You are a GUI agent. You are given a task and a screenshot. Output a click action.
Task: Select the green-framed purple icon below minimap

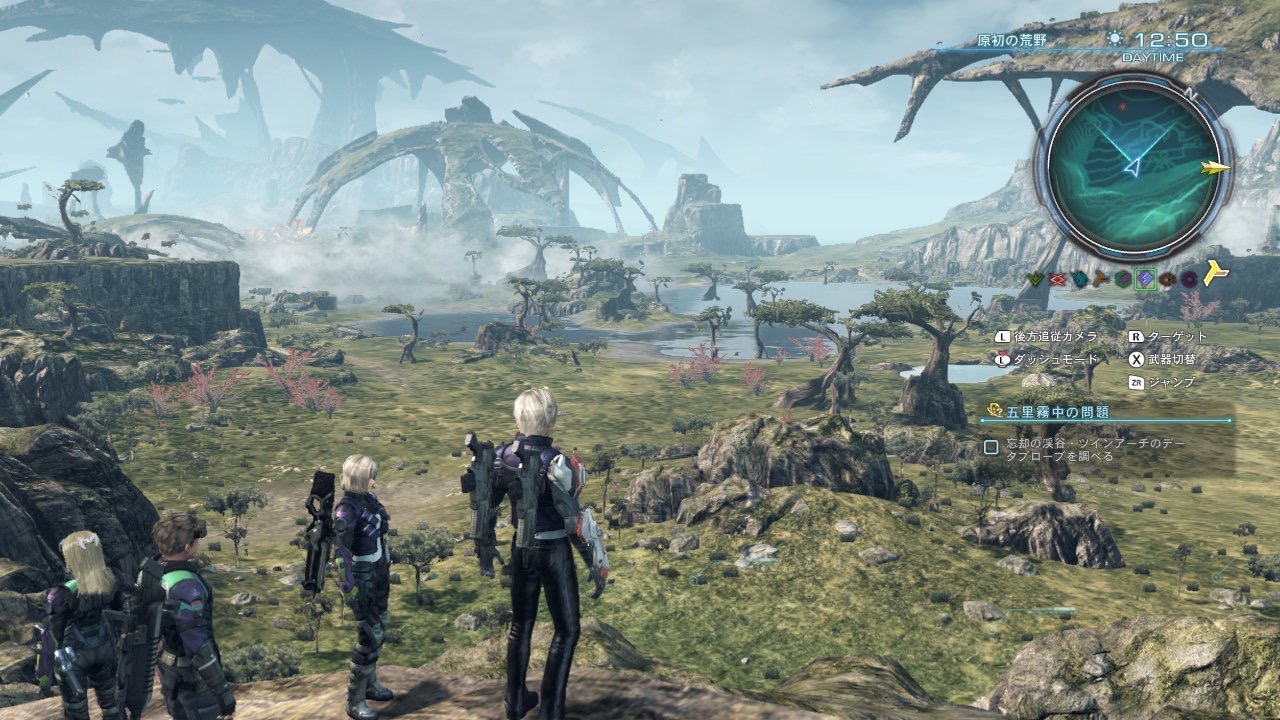coord(1145,279)
